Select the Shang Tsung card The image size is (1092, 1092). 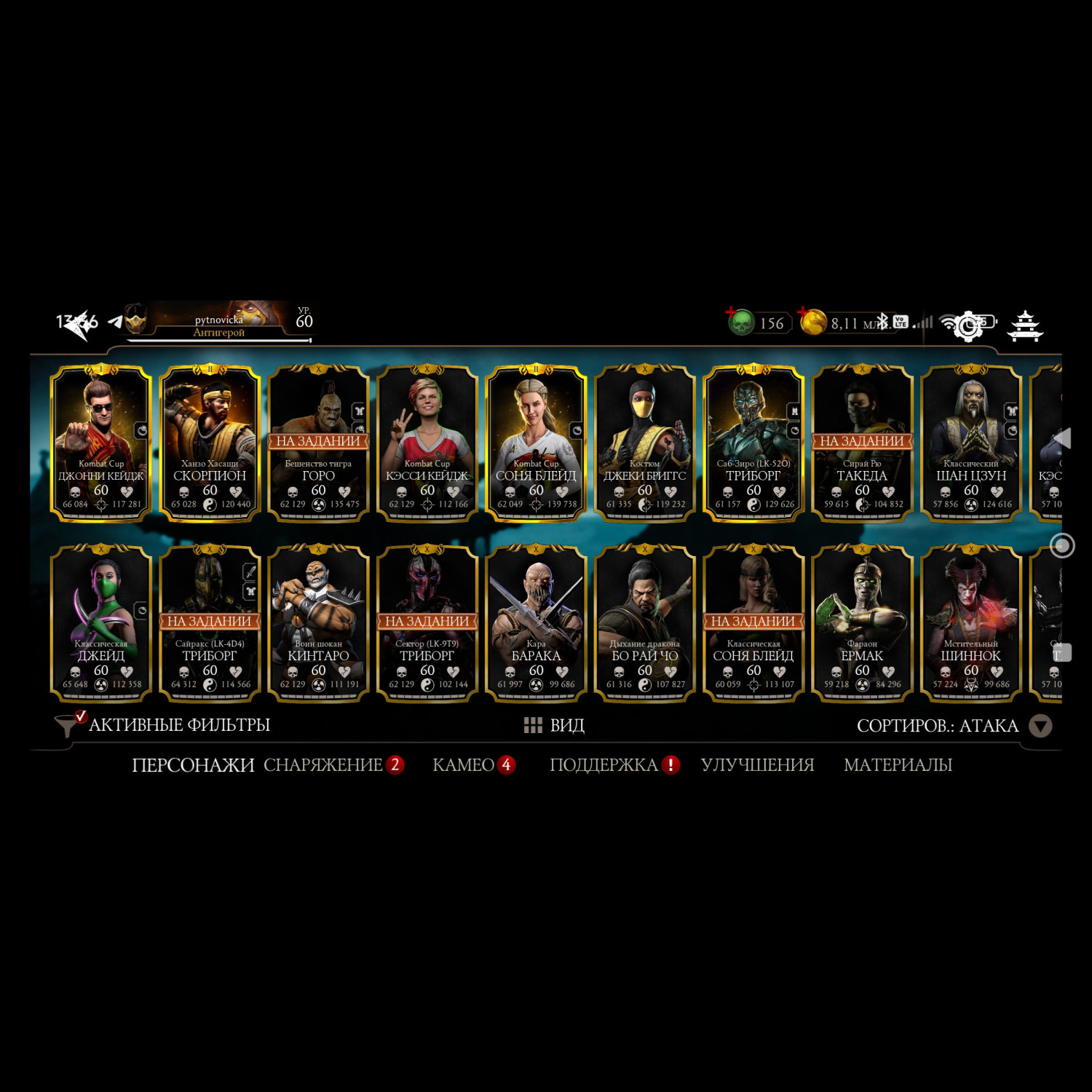point(970,443)
